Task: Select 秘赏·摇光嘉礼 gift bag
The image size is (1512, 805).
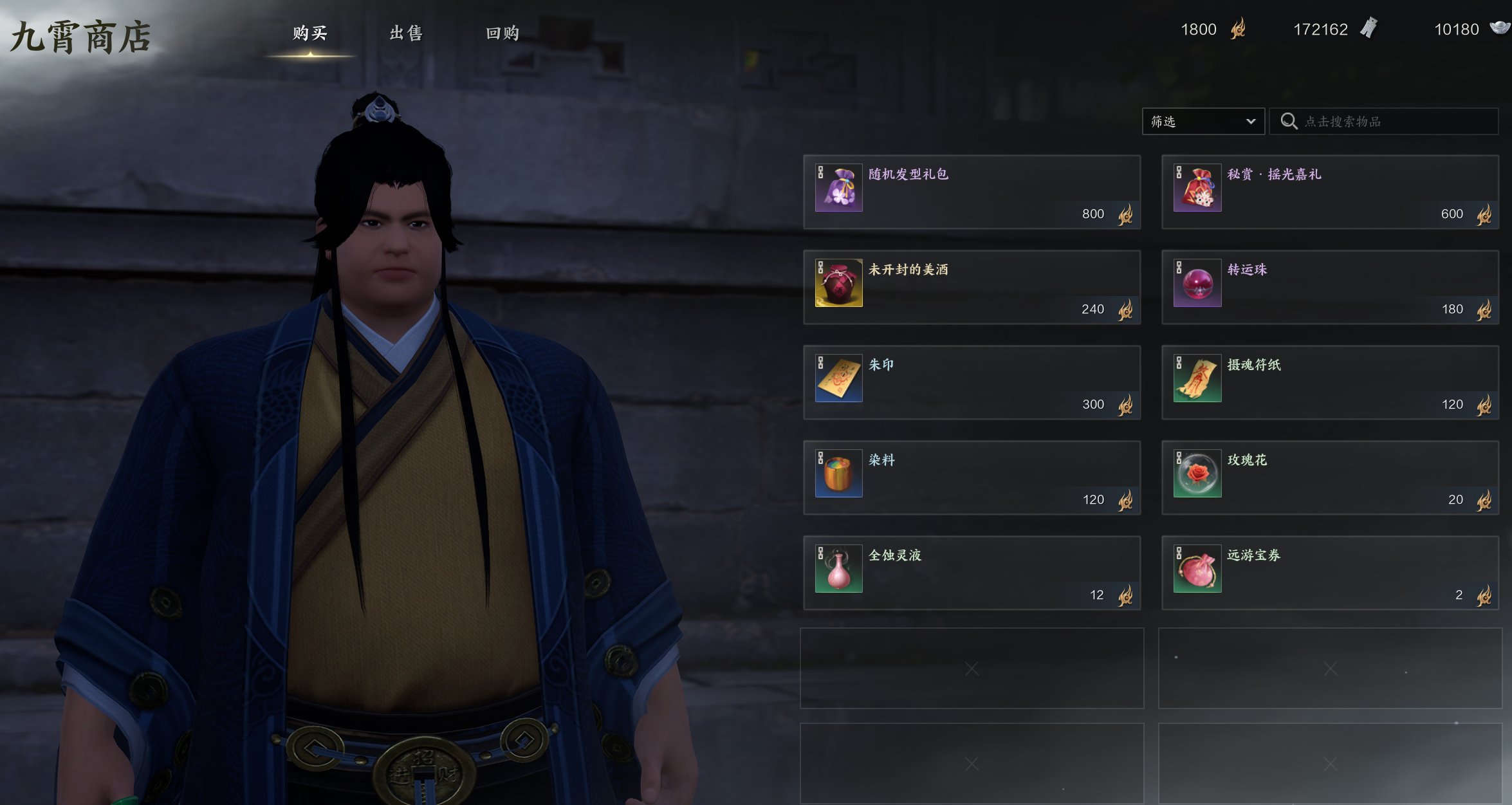Action: (x=1330, y=192)
